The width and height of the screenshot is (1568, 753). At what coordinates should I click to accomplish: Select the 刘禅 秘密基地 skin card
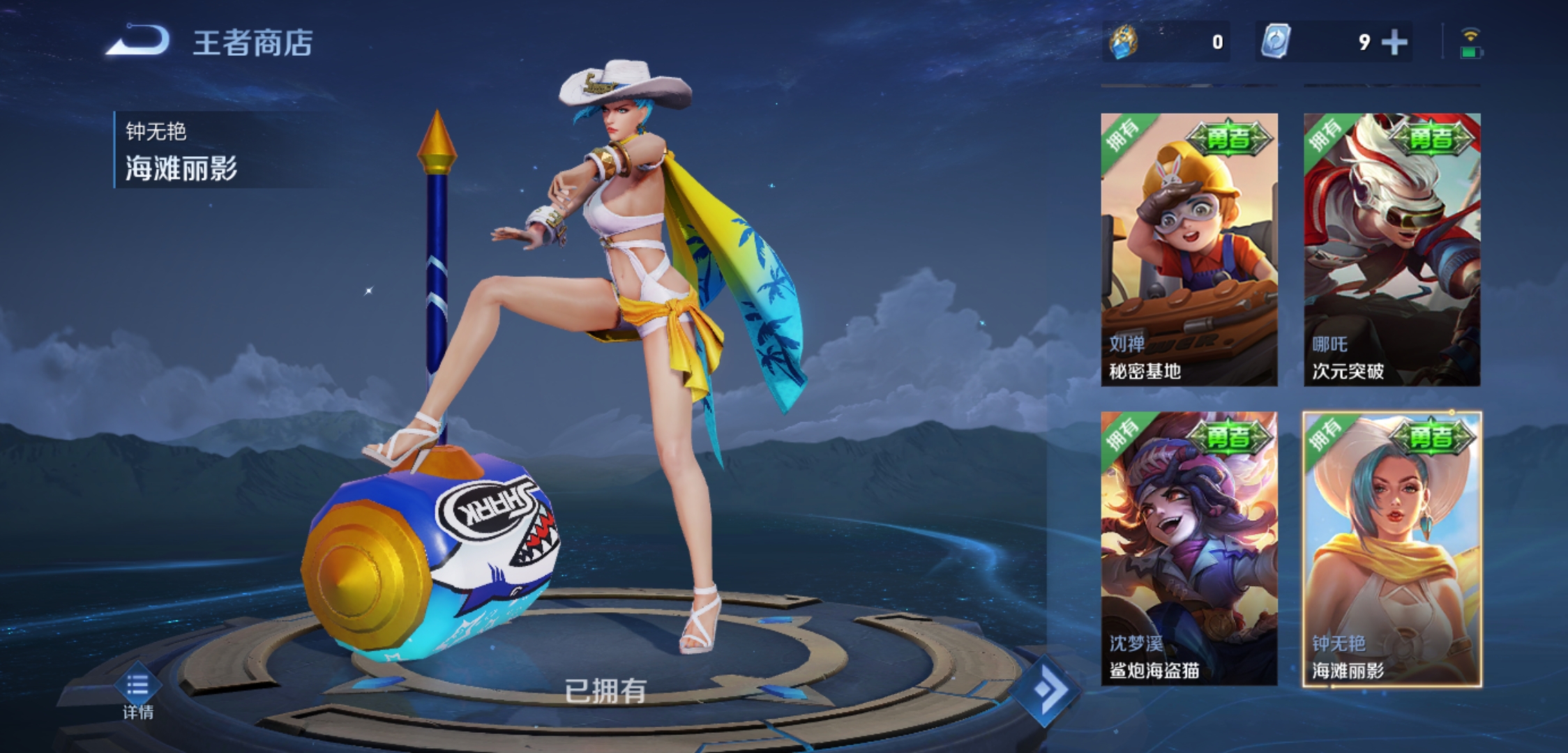coord(1189,250)
